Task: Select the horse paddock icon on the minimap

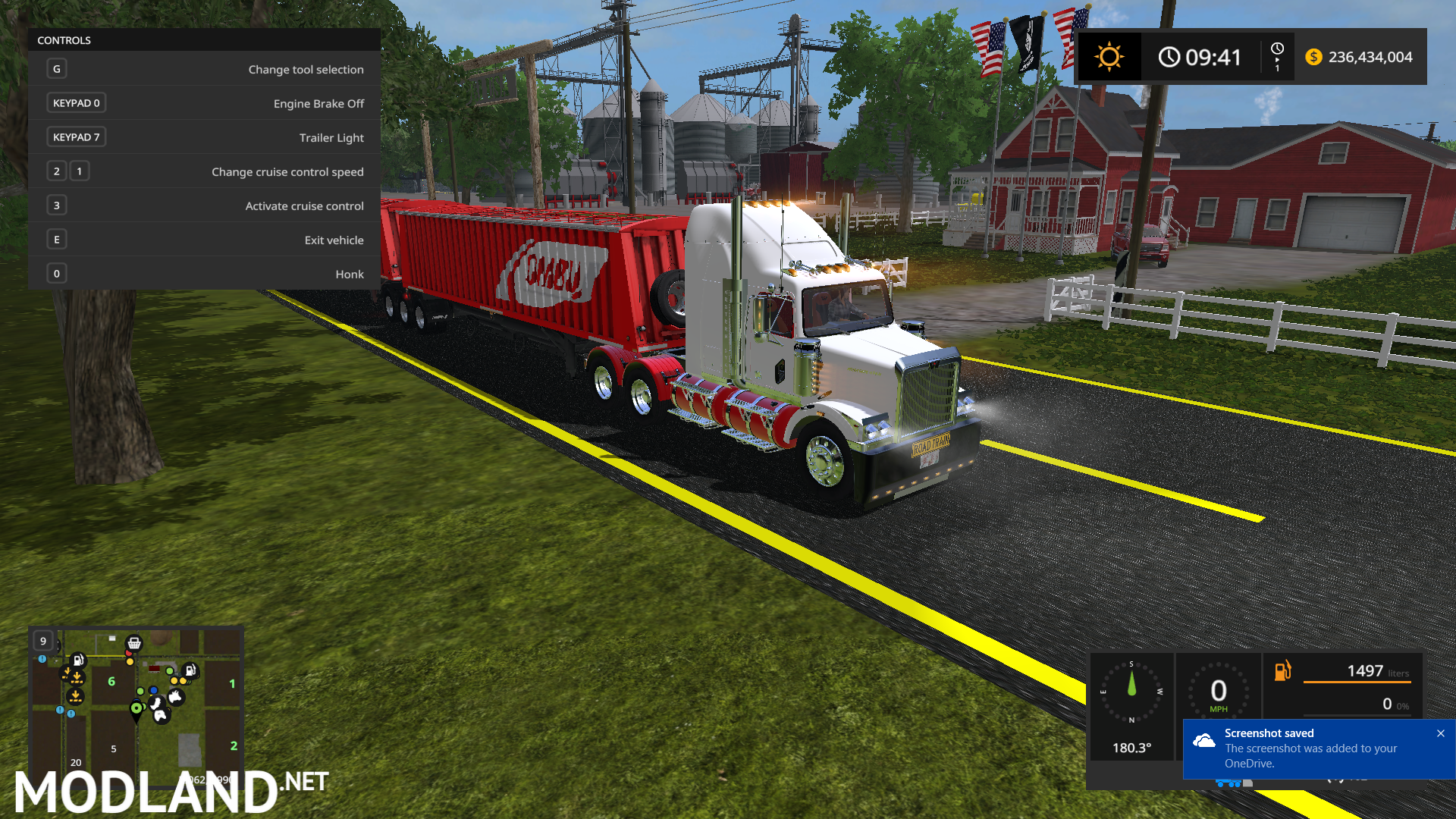Action: tap(161, 717)
